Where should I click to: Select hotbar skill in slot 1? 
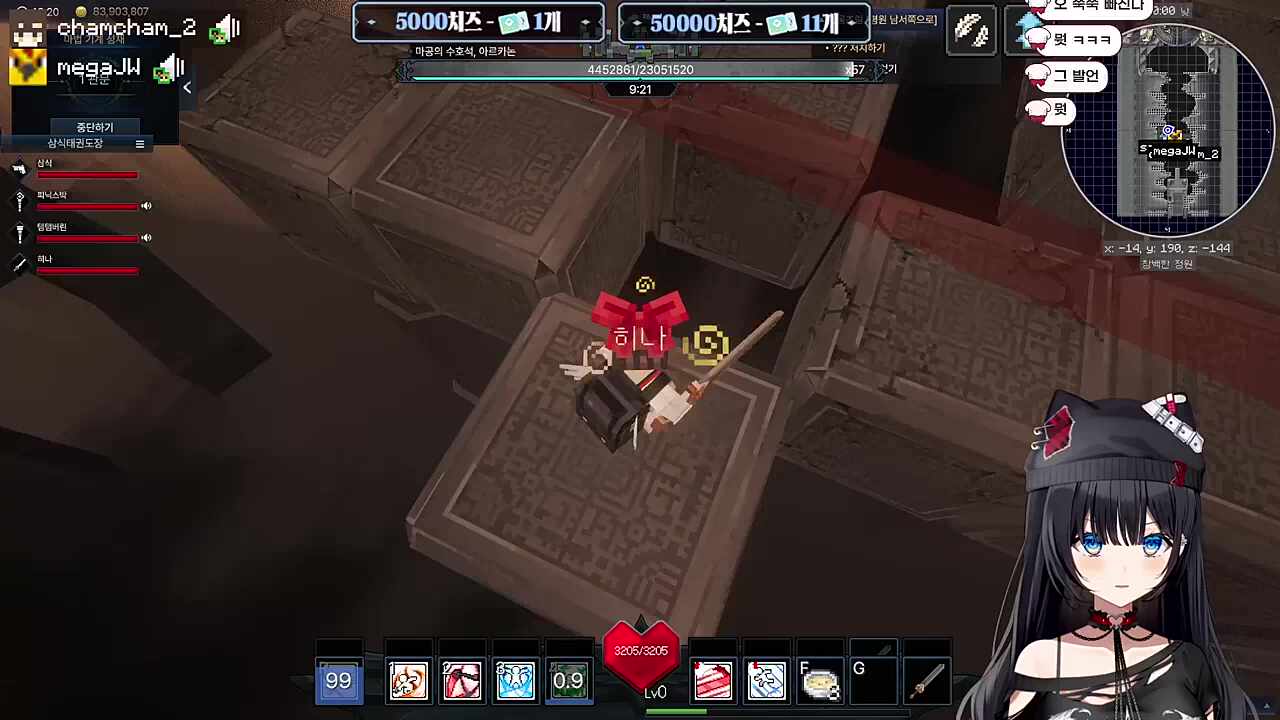click(x=408, y=680)
